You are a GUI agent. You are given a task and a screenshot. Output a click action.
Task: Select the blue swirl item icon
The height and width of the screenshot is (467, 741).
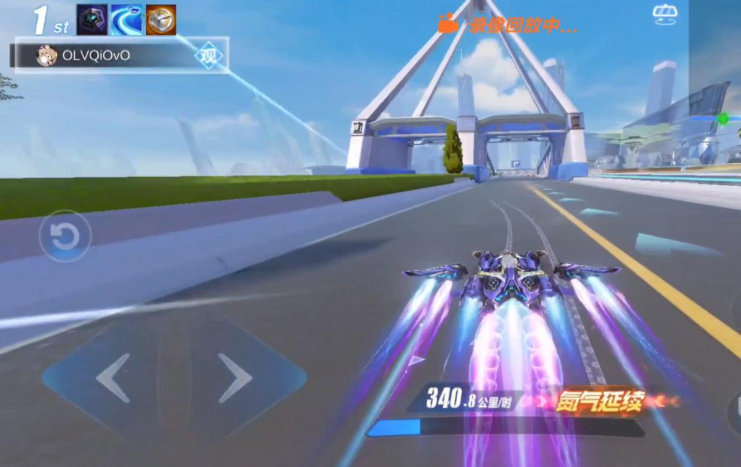[126, 20]
